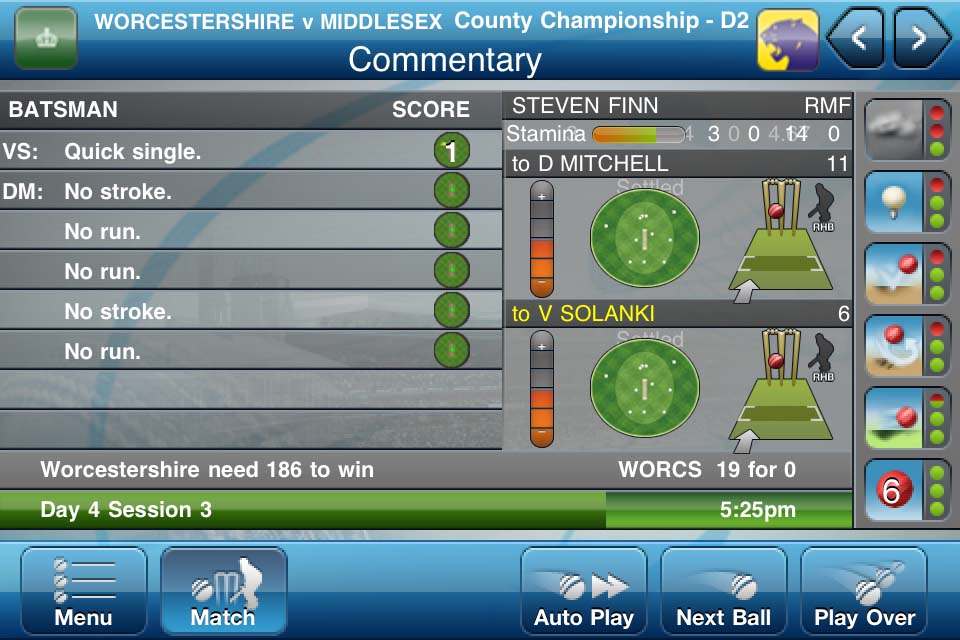Go to the previous screen arrow
The image size is (960, 640).
(x=856, y=39)
